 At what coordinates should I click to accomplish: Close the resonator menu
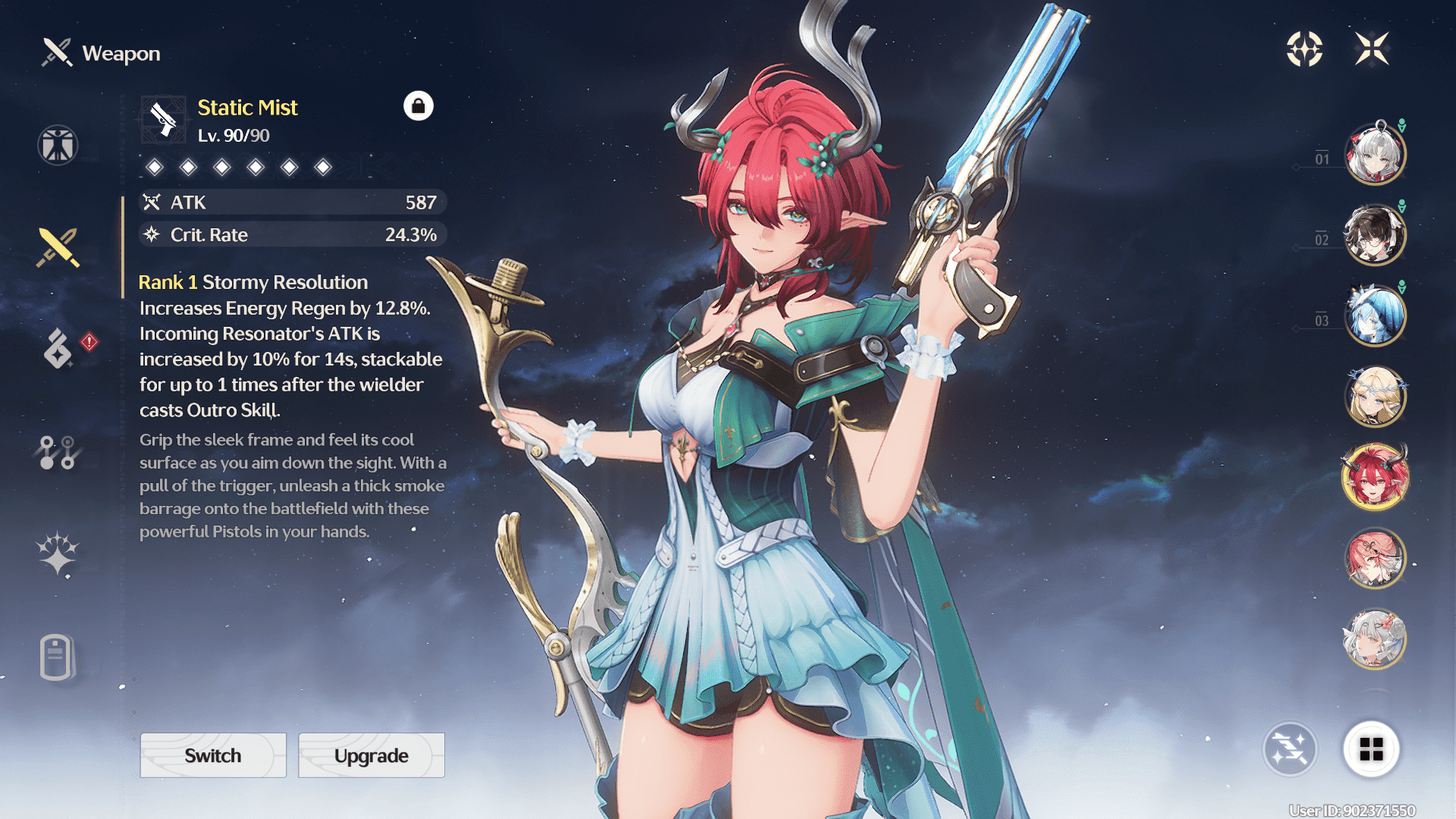pos(1372,49)
